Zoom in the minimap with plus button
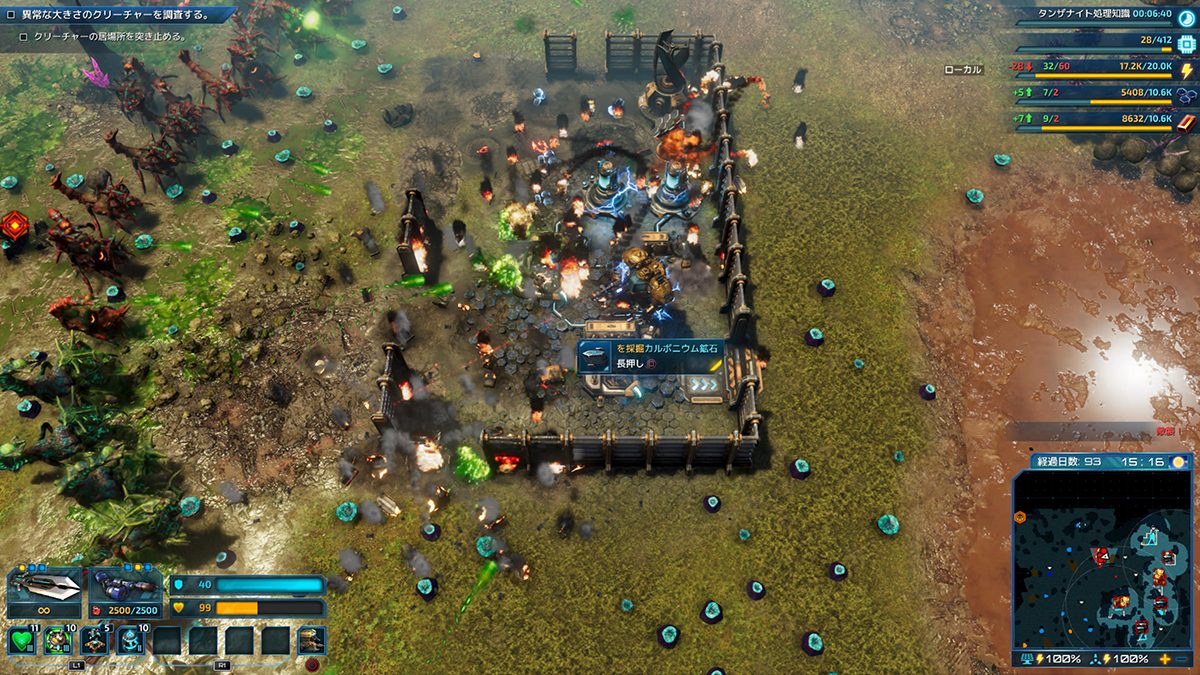Image resolution: width=1200 pixels, height=675 pixels. (1165, 660)
